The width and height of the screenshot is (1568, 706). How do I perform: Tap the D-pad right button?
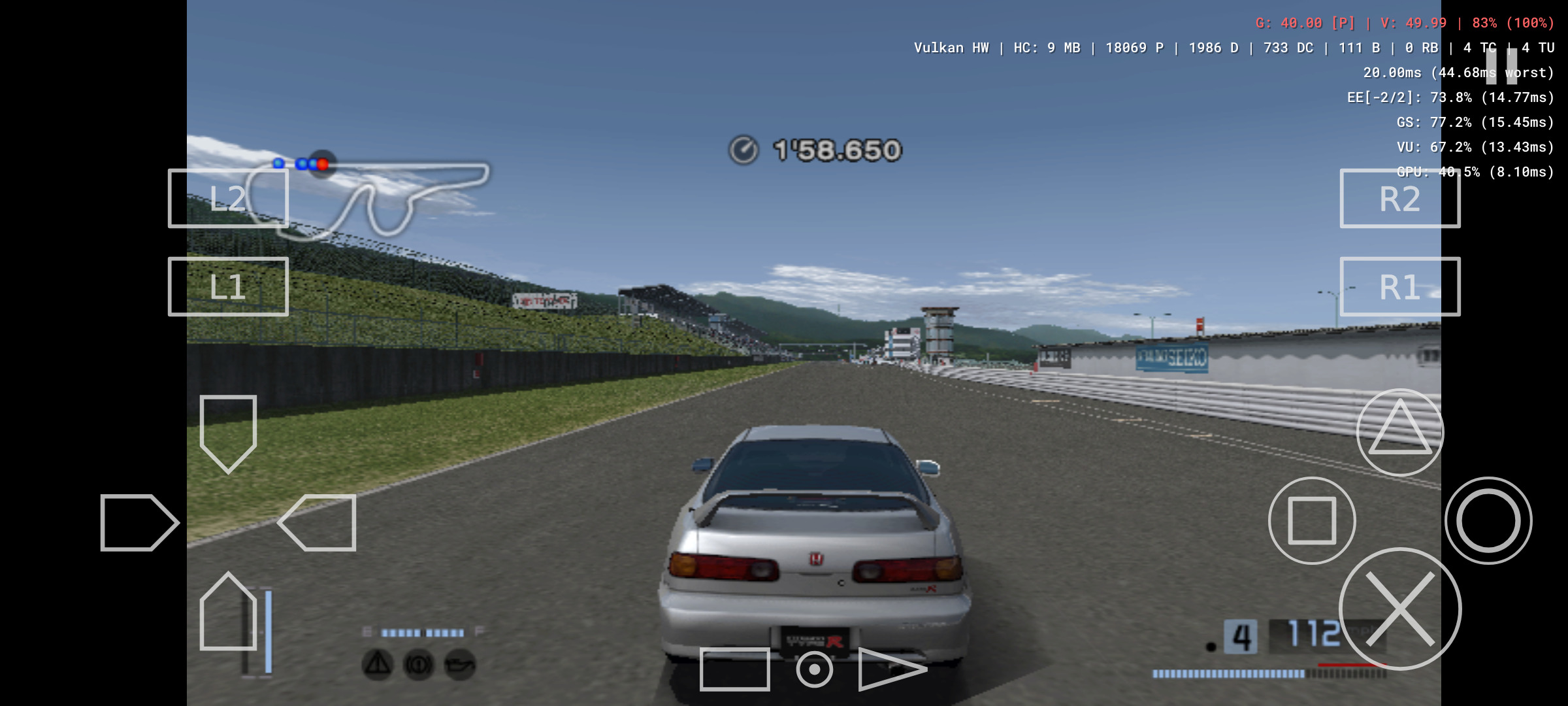[318, 522]
